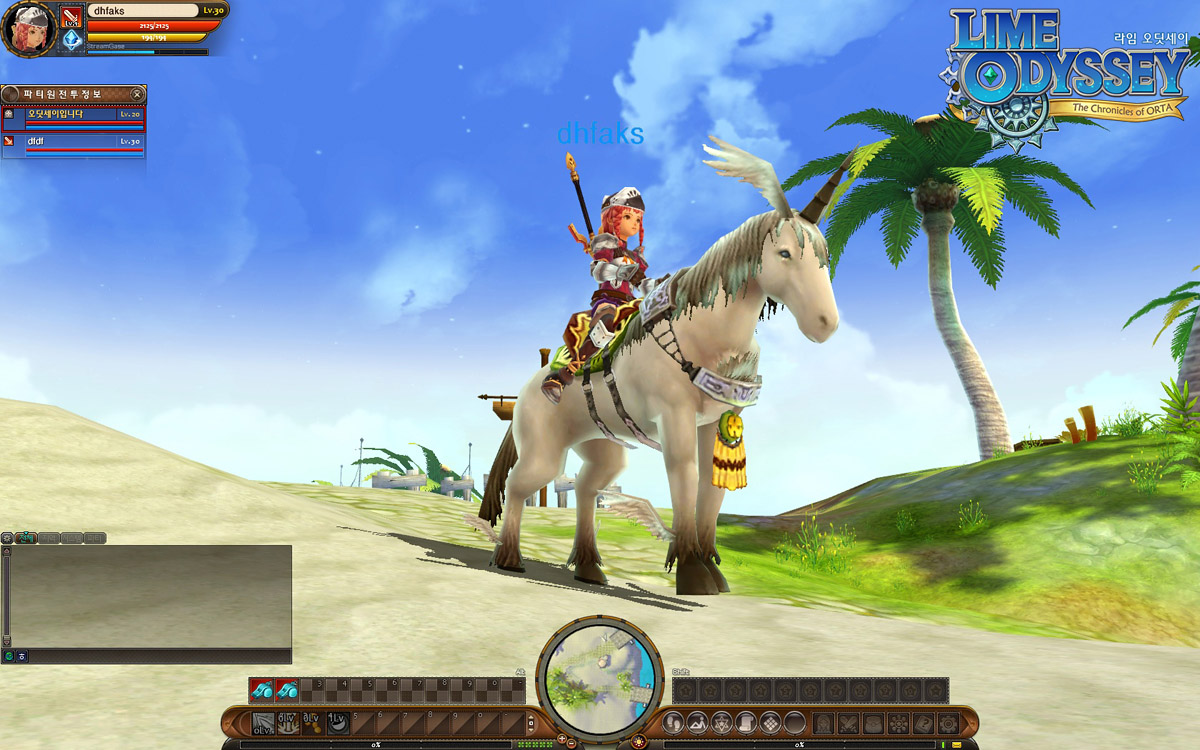Open the mail envelope icon

[957, 745]
